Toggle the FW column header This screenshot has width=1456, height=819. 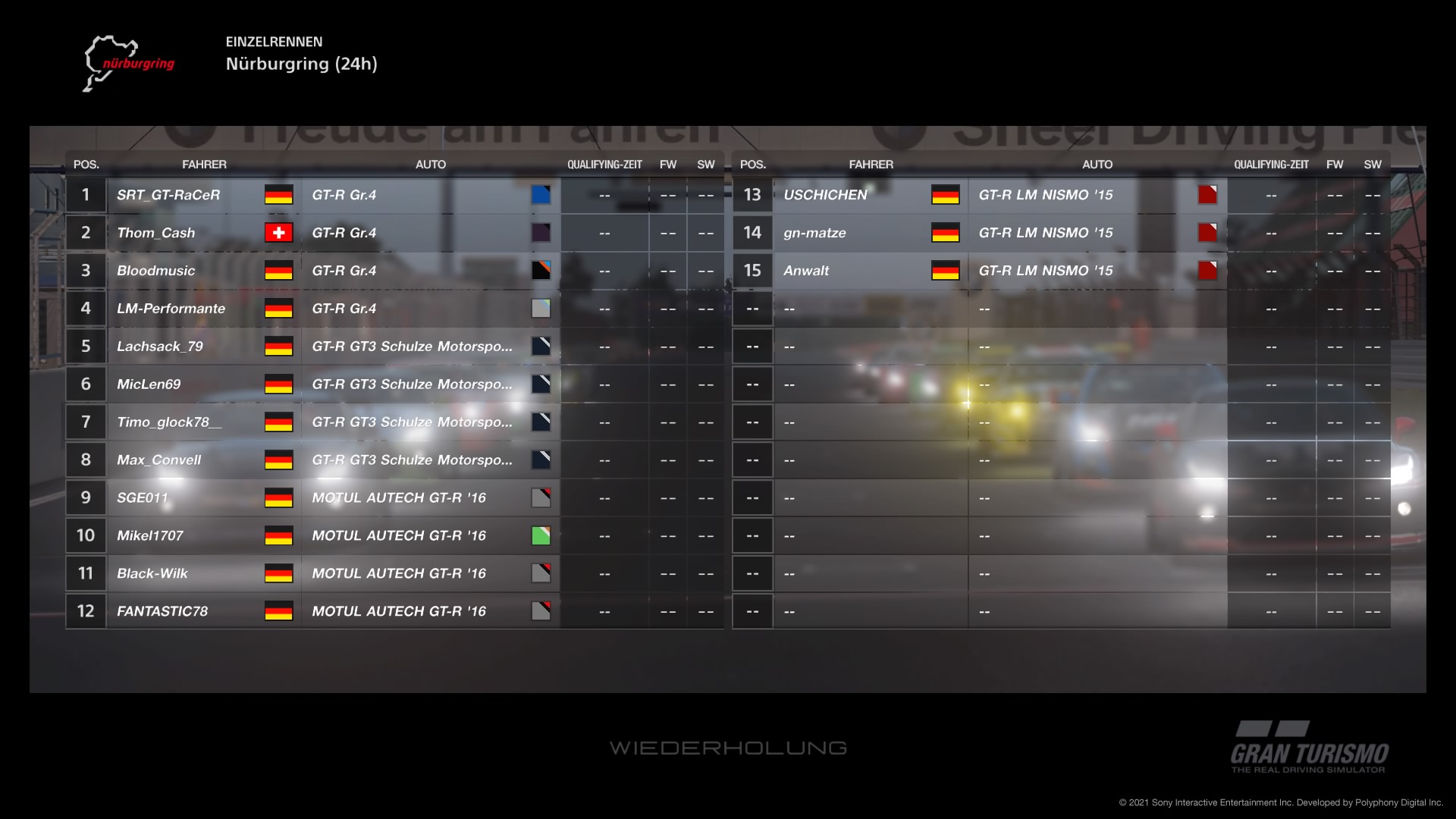point(668,165)
